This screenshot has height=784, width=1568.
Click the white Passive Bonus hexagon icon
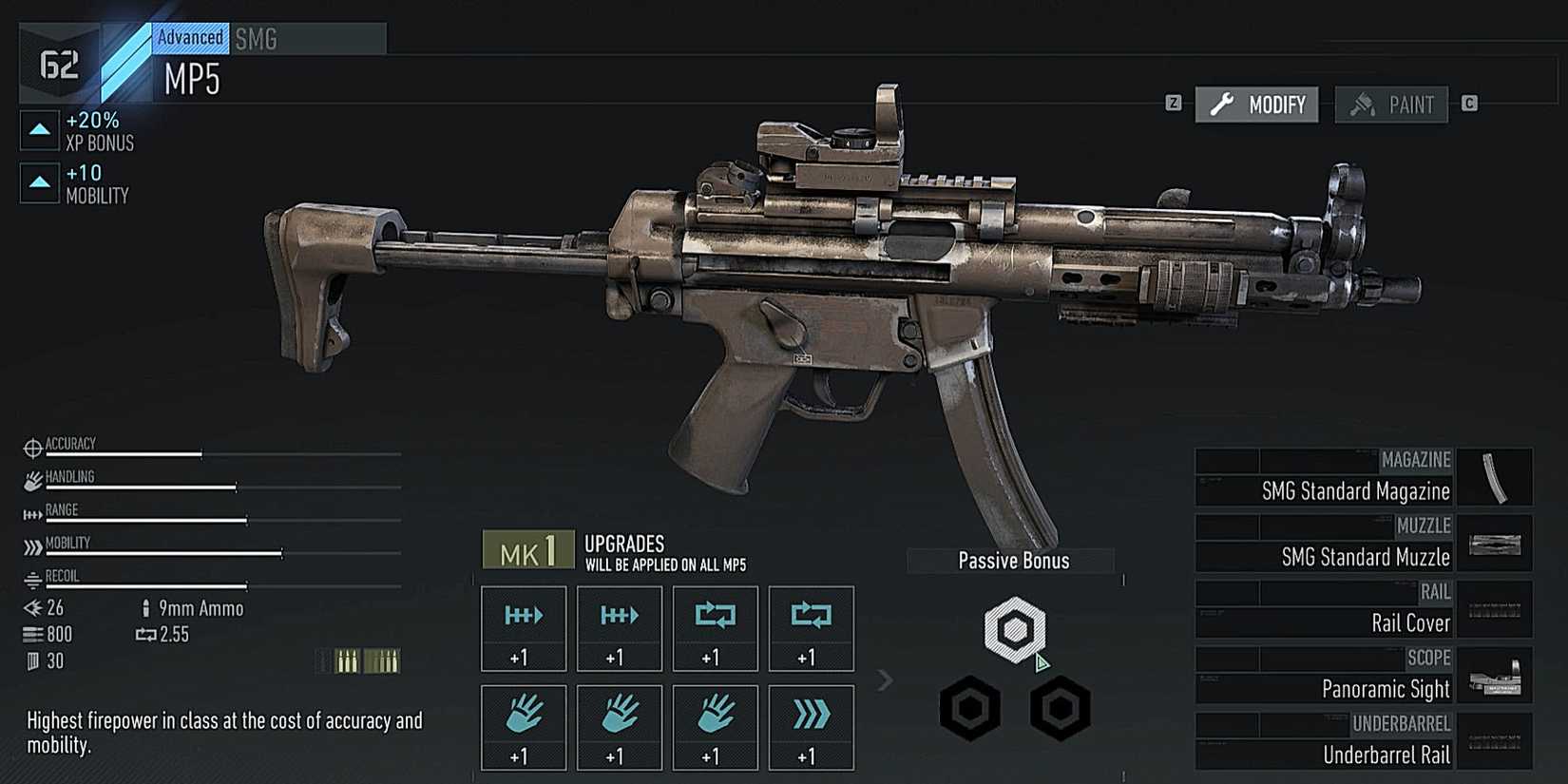pyautogui.click(x=1015, y=629)
